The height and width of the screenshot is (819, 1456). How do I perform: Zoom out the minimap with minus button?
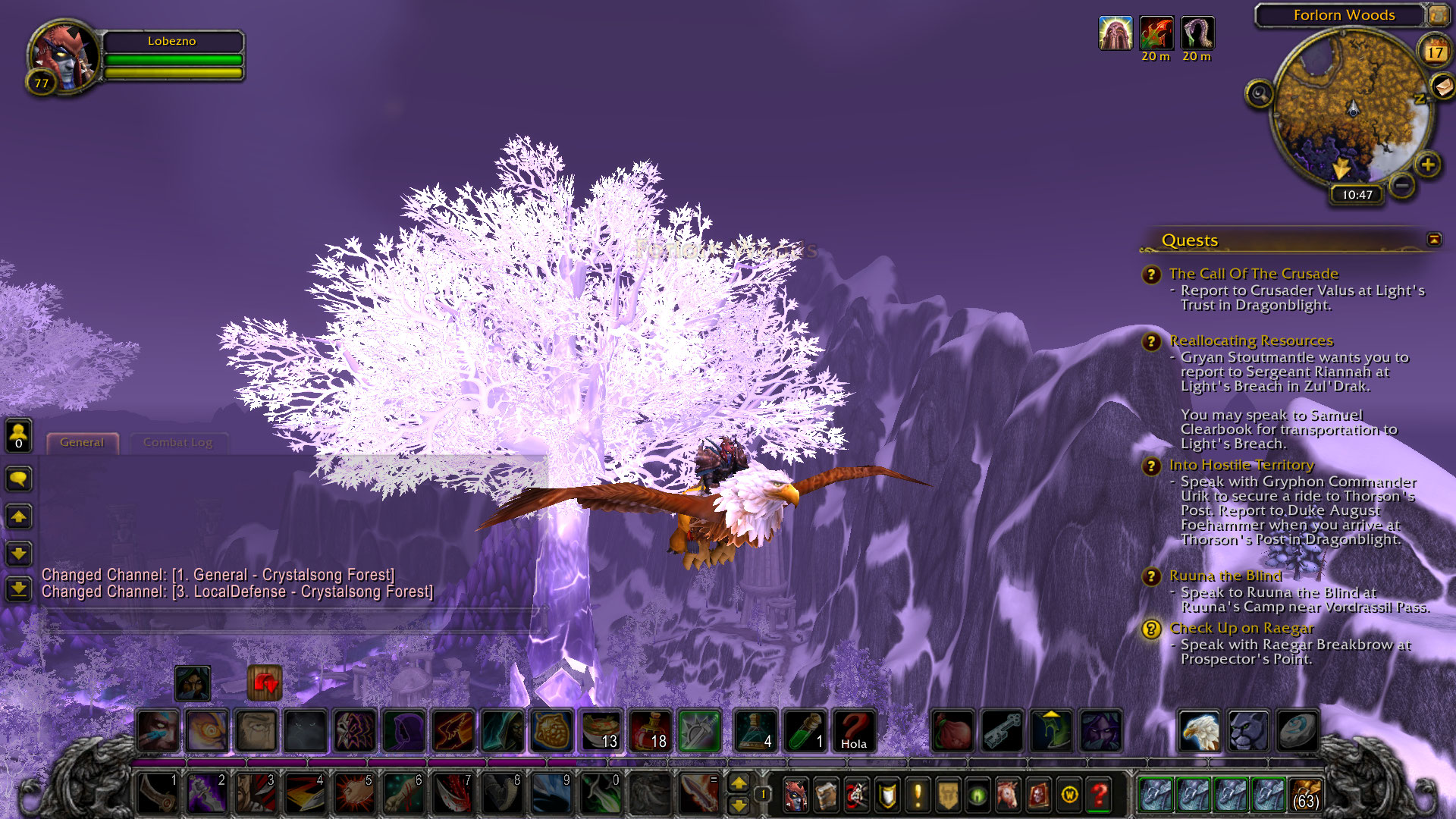1402,185
